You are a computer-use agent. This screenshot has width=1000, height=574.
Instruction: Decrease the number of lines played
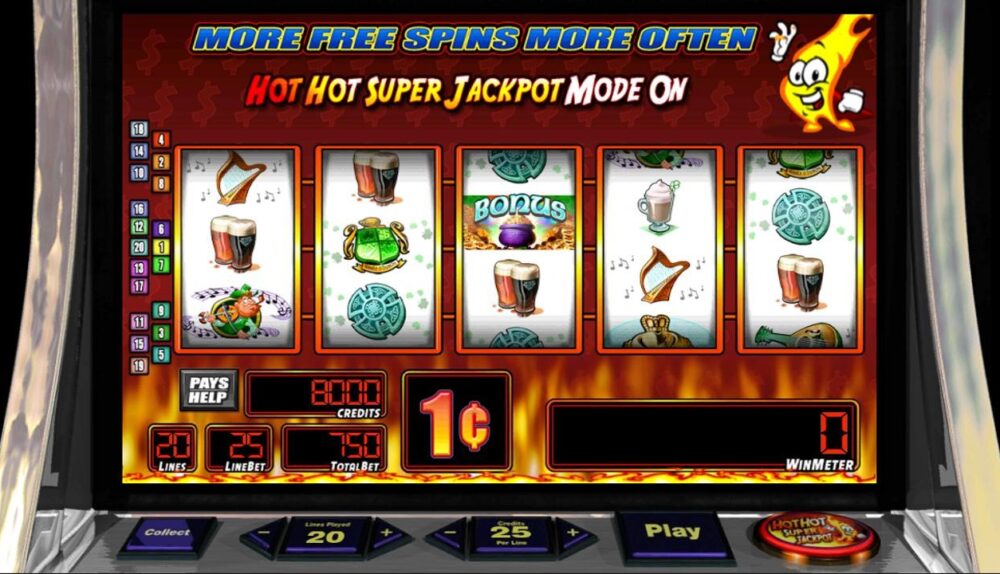pos(259,538)
